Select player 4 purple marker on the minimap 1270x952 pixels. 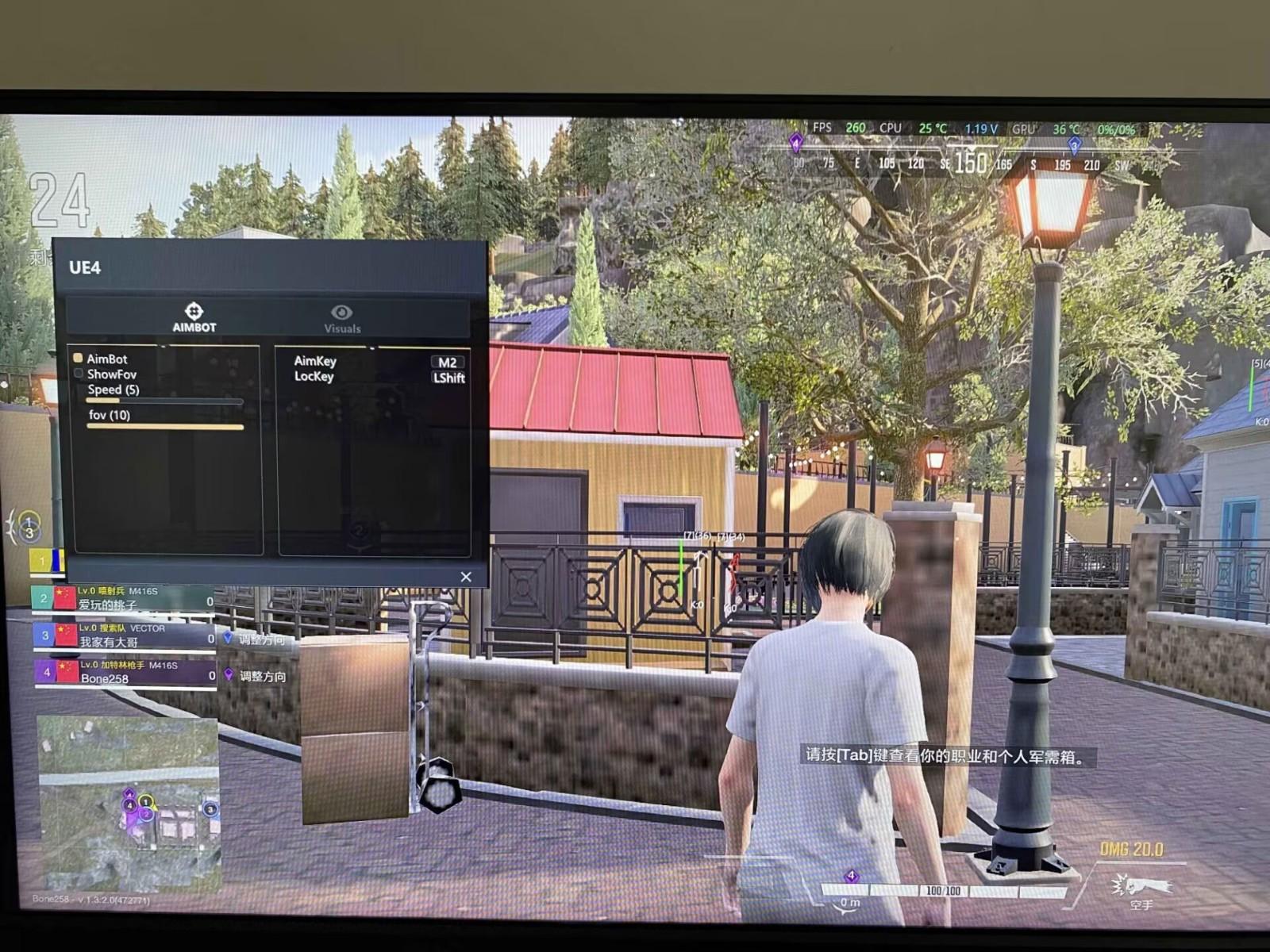coord(130,805)
